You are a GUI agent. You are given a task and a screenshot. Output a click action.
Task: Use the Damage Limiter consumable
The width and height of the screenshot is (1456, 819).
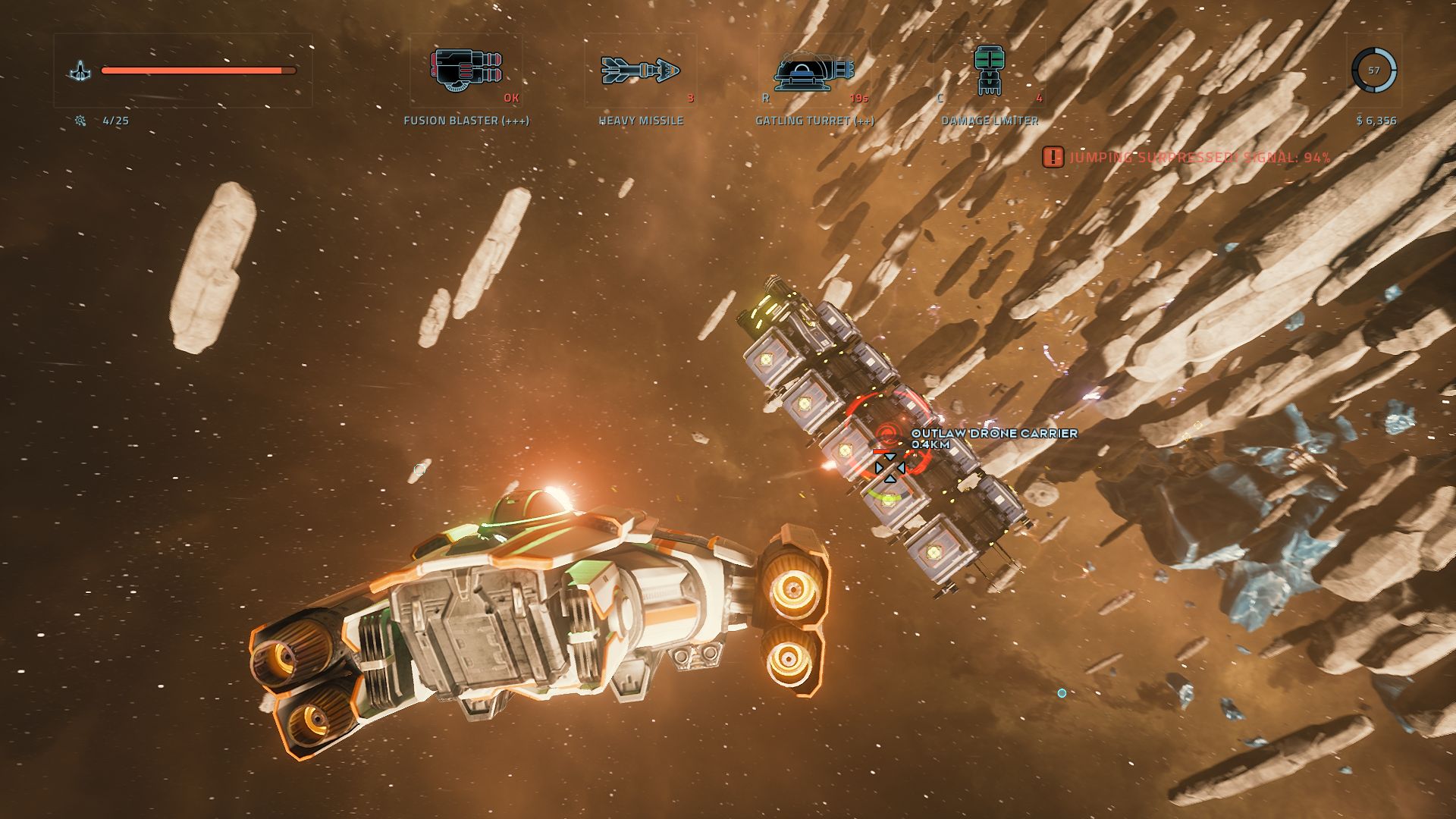(988, 71)
